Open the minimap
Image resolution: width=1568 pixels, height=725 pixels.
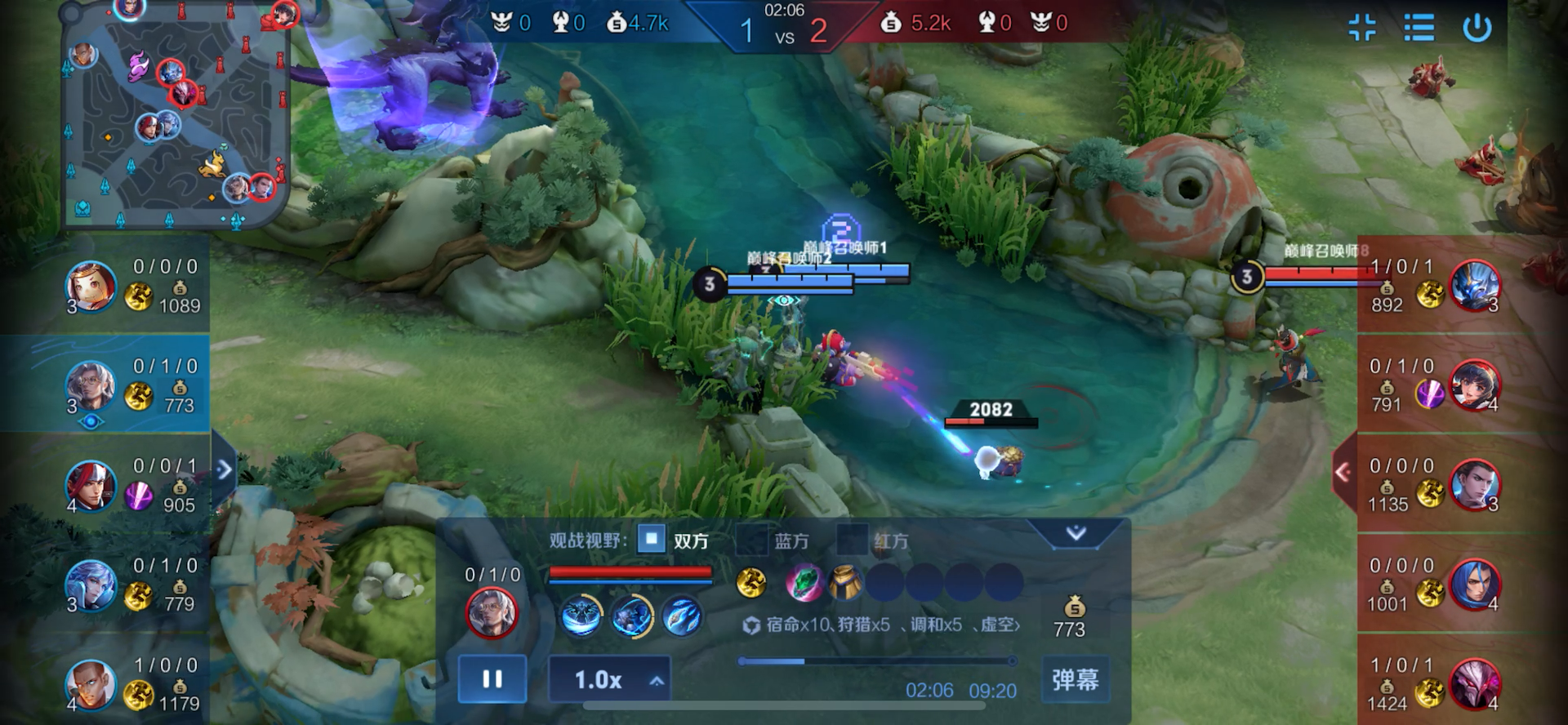coord(176,114)
